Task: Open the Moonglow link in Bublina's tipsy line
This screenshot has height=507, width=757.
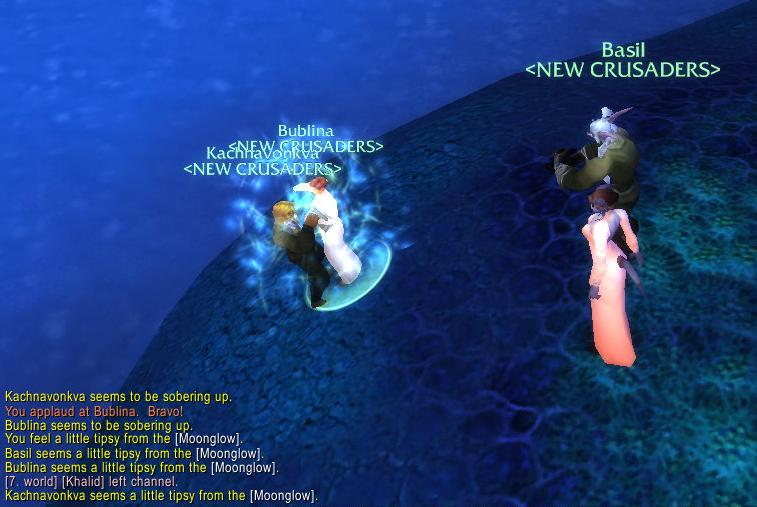Action: (x=243, y=467)
